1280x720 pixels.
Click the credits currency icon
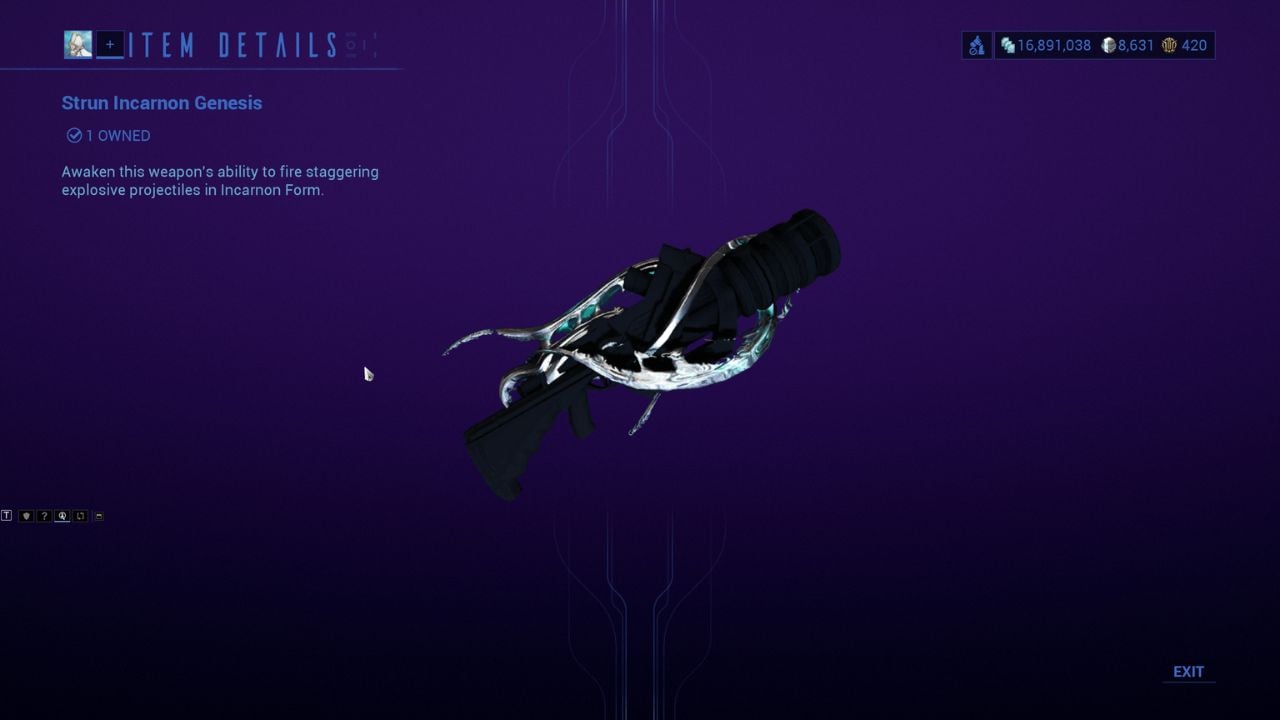pyautogui.click(x=1008, y=45)
